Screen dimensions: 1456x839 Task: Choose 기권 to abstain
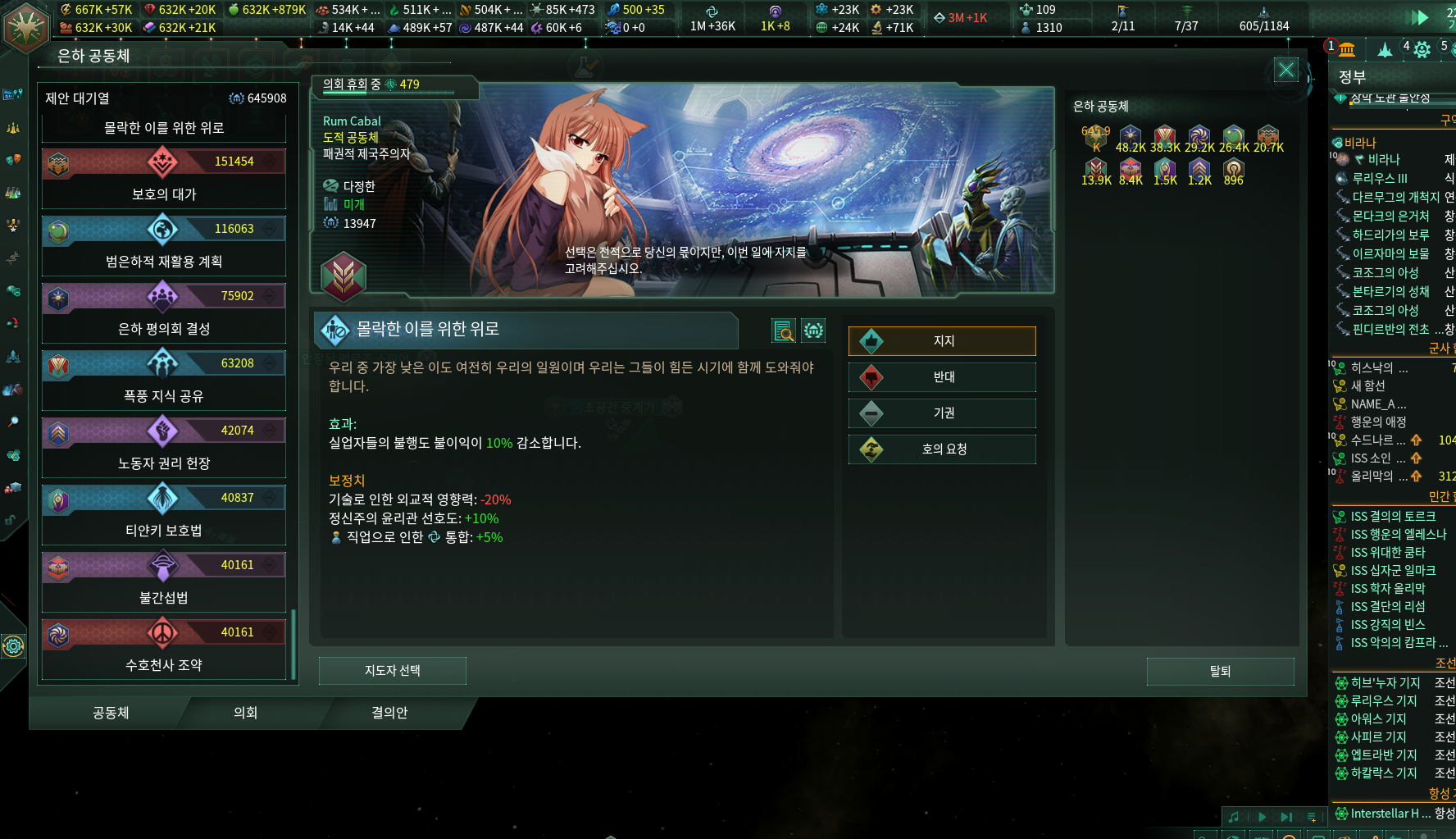point(942,413)
